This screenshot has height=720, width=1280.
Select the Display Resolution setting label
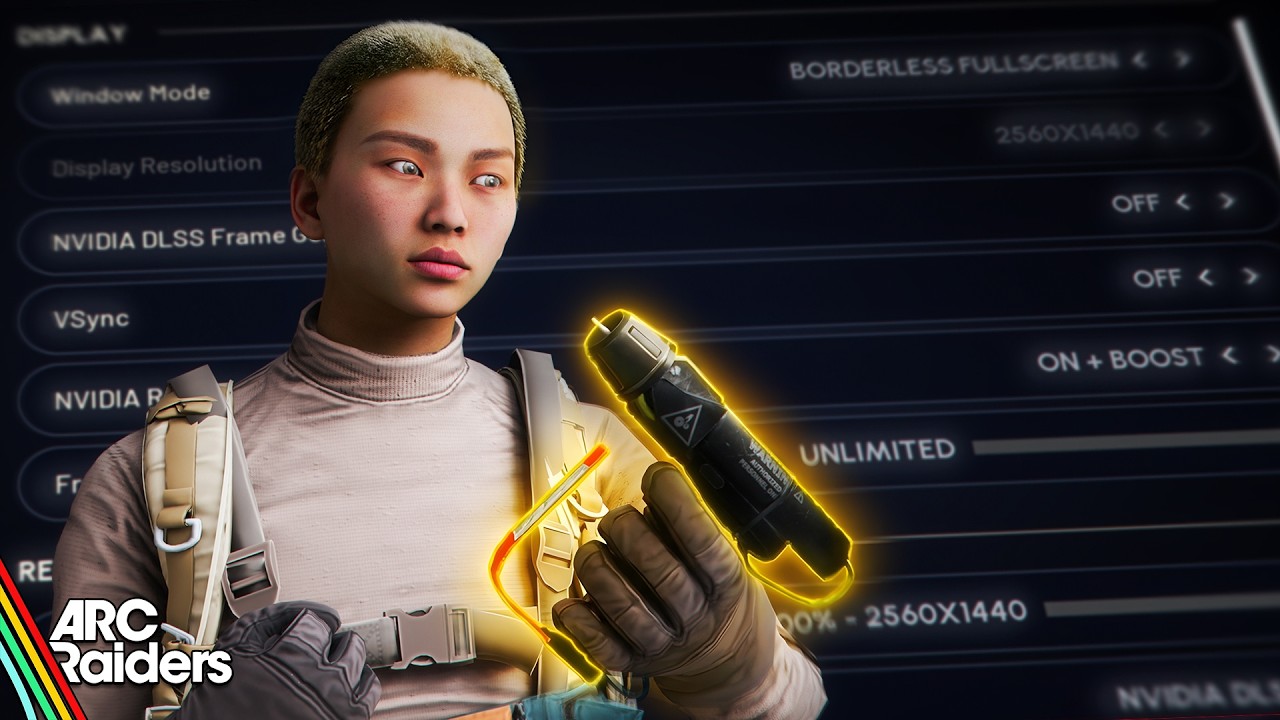pos(156,166)
